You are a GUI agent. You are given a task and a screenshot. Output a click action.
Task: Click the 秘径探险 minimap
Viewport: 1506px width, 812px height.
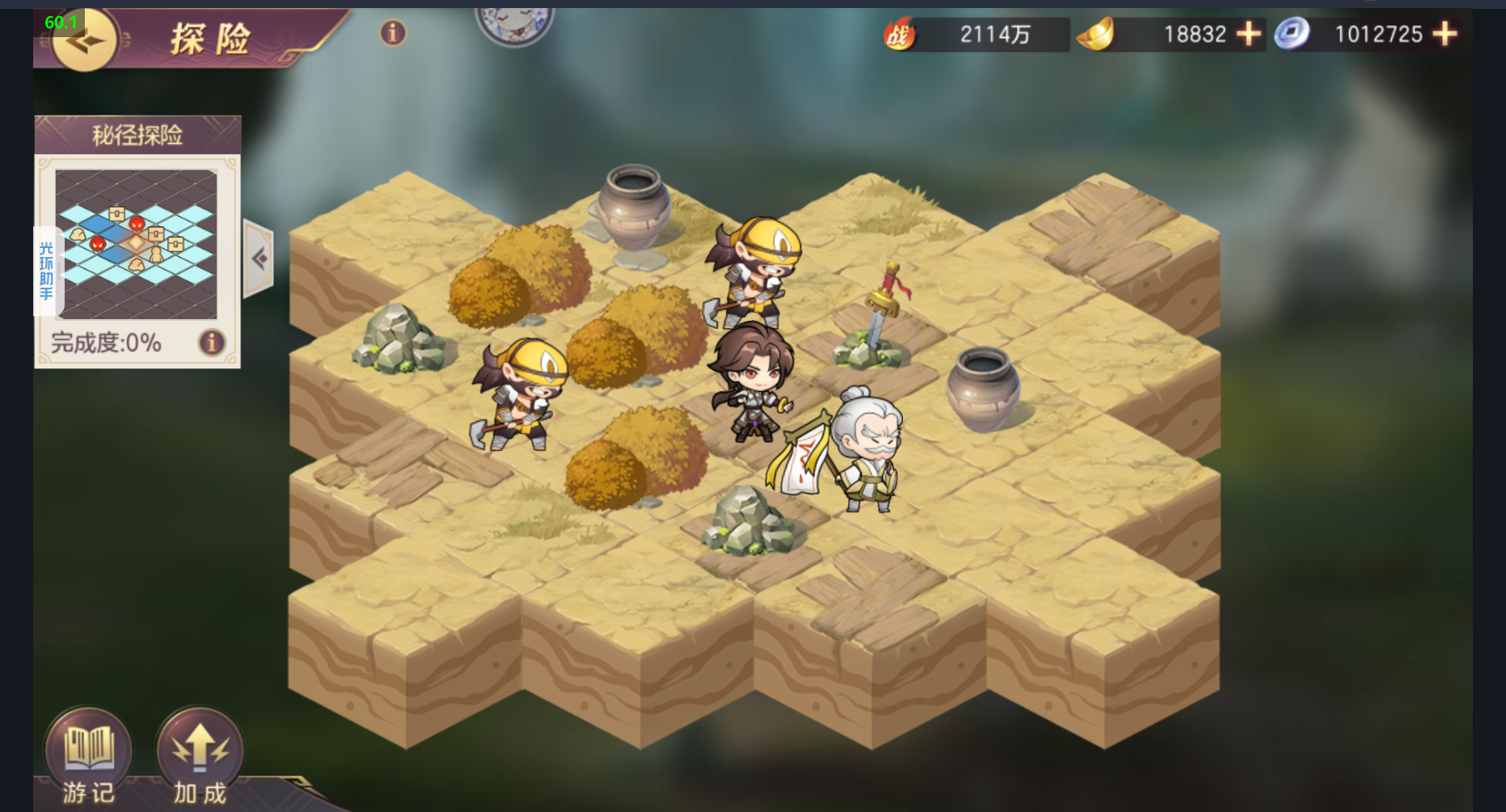tap(136, 242)
